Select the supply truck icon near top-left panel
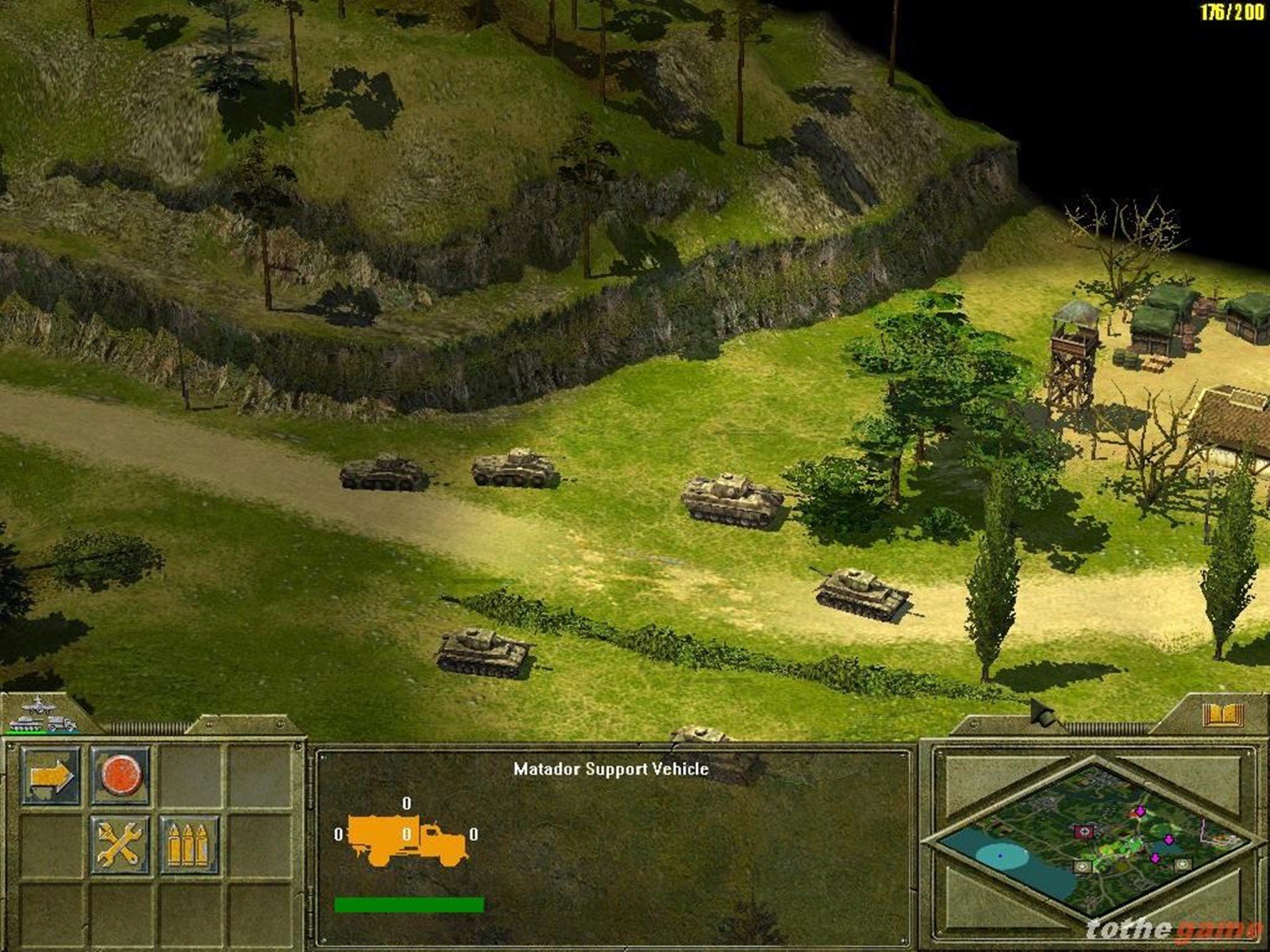This screenshot has width=1270, height=952. pos(63,724)
